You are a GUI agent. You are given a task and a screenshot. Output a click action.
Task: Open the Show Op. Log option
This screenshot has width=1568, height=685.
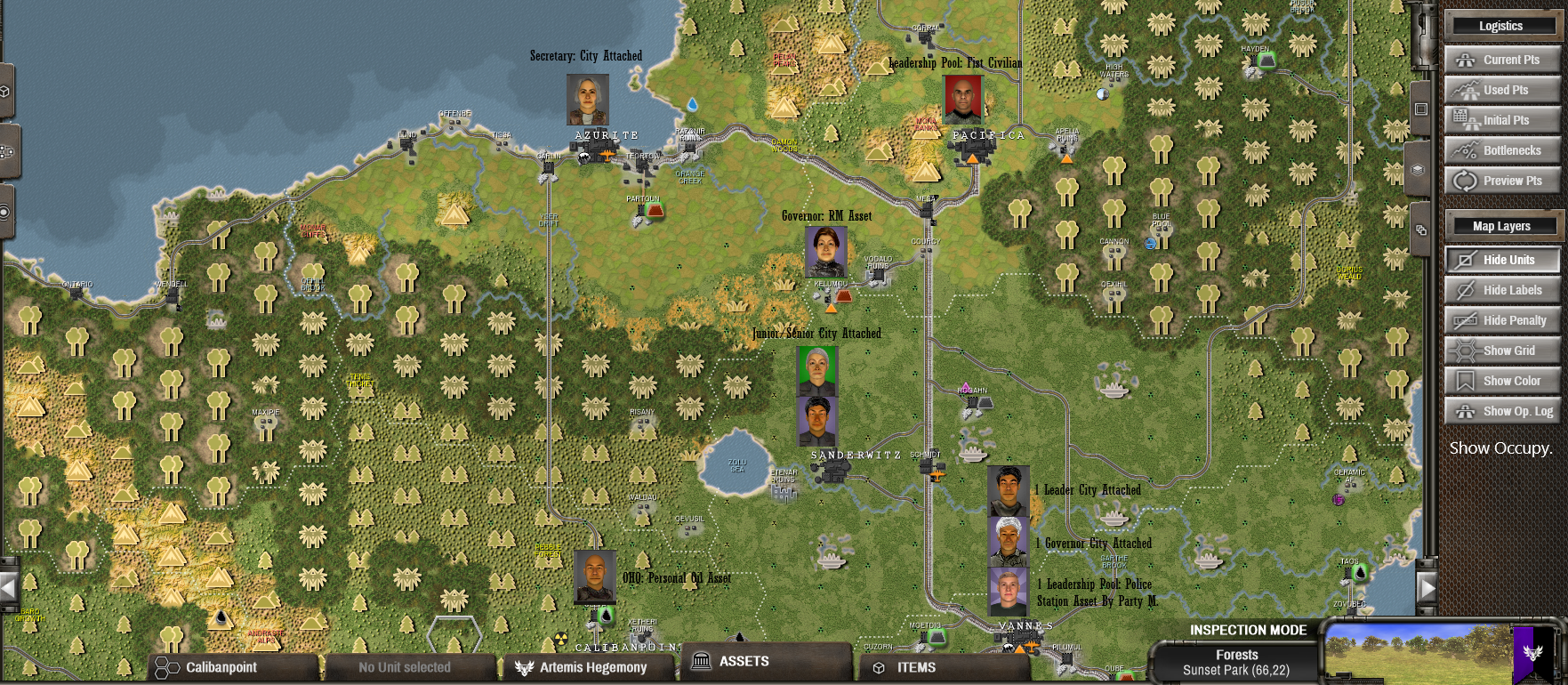click(x=1501, y=411)
